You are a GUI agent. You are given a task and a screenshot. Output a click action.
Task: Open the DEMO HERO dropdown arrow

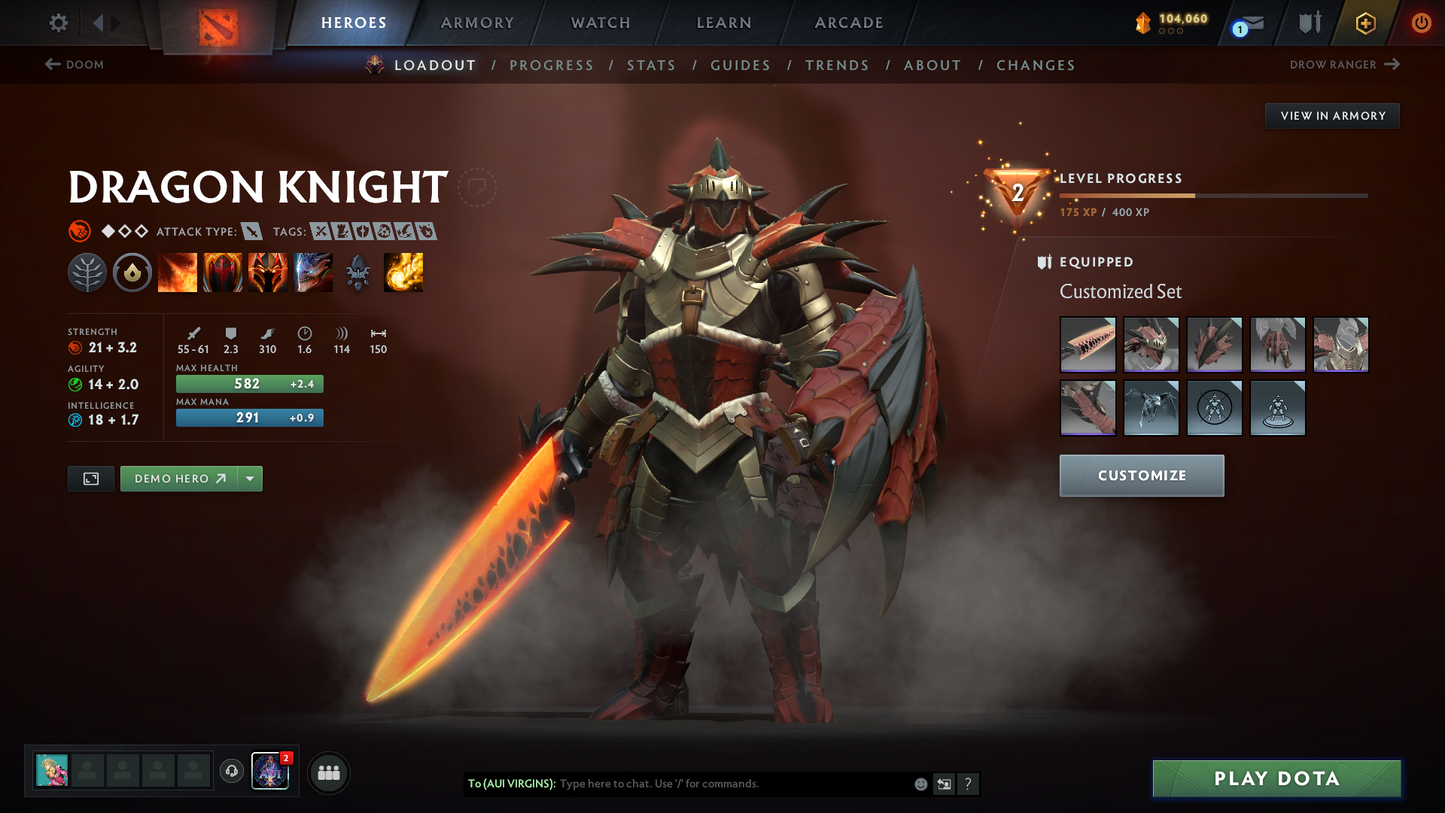pos(250,478)
